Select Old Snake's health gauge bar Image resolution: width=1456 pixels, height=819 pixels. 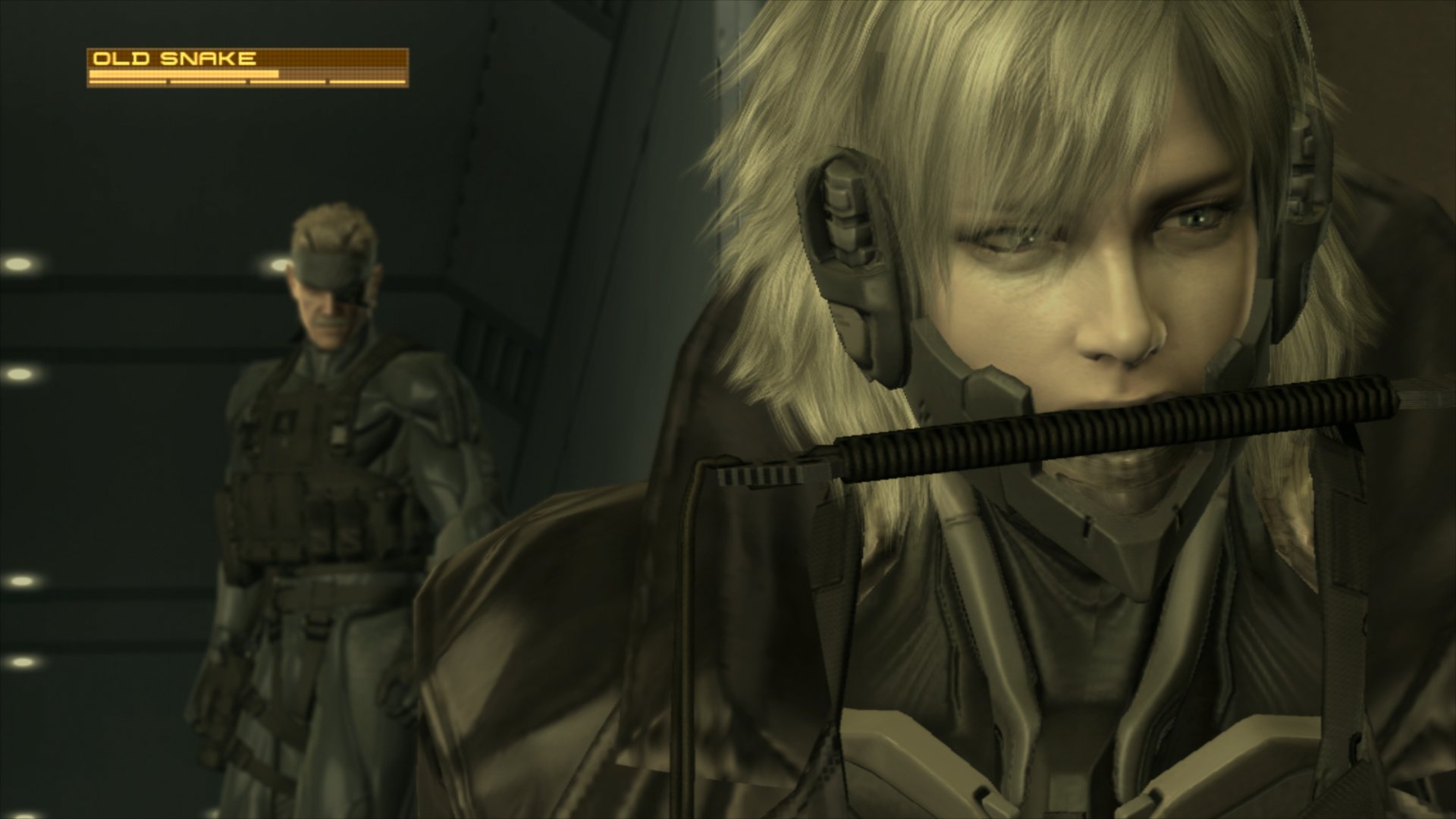point(182,74)
